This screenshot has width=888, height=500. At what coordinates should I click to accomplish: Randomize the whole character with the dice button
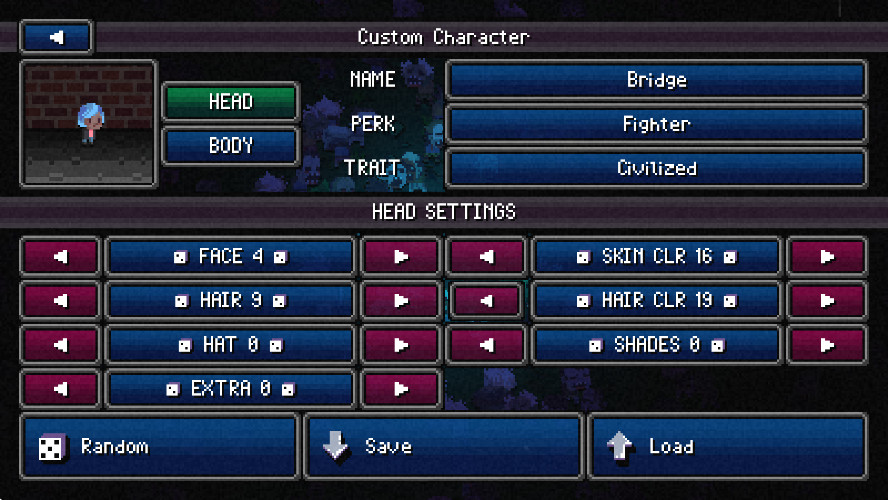[x=159, y=447]
